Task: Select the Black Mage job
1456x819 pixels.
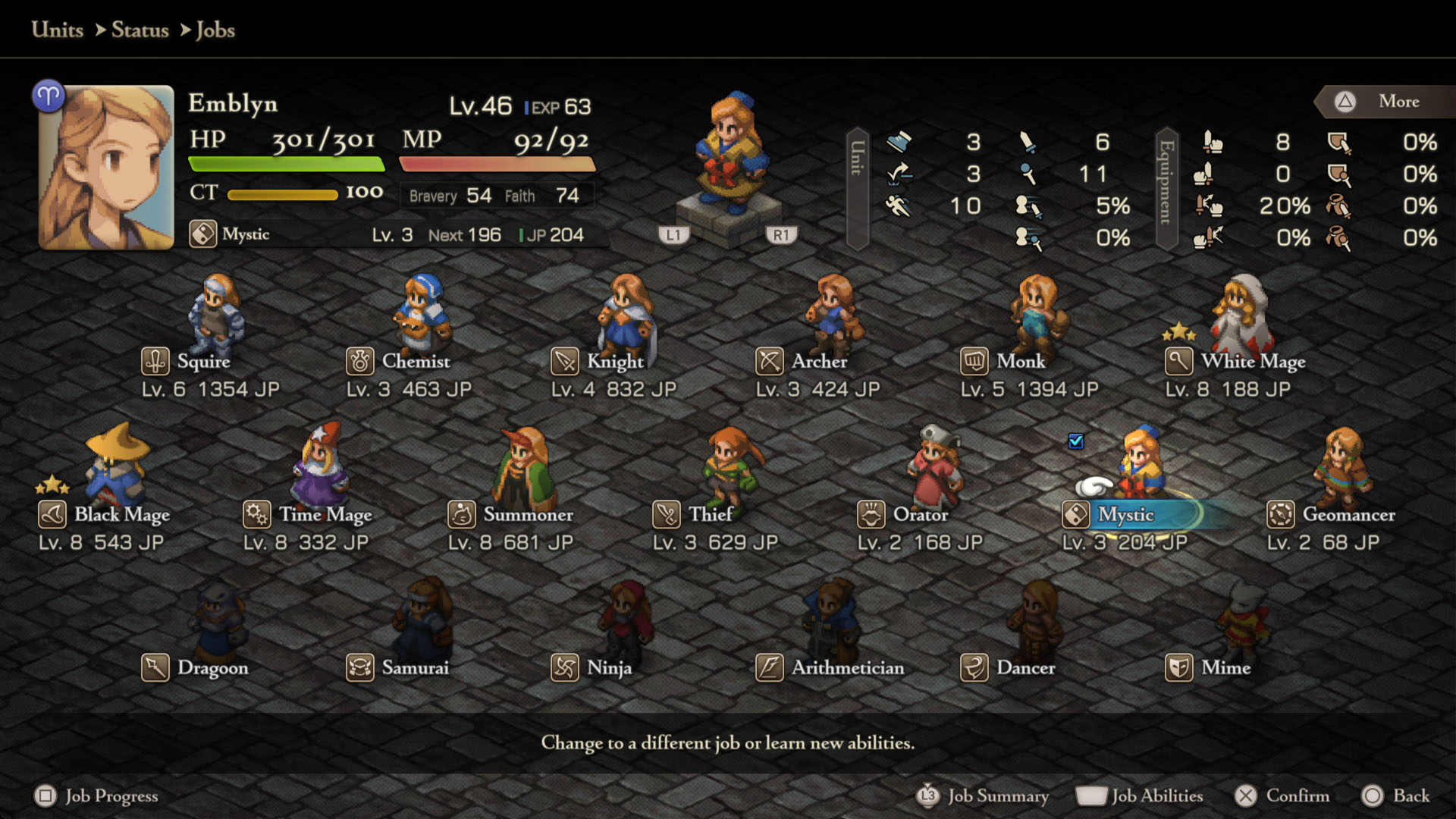Action: [x=121, y=514]
